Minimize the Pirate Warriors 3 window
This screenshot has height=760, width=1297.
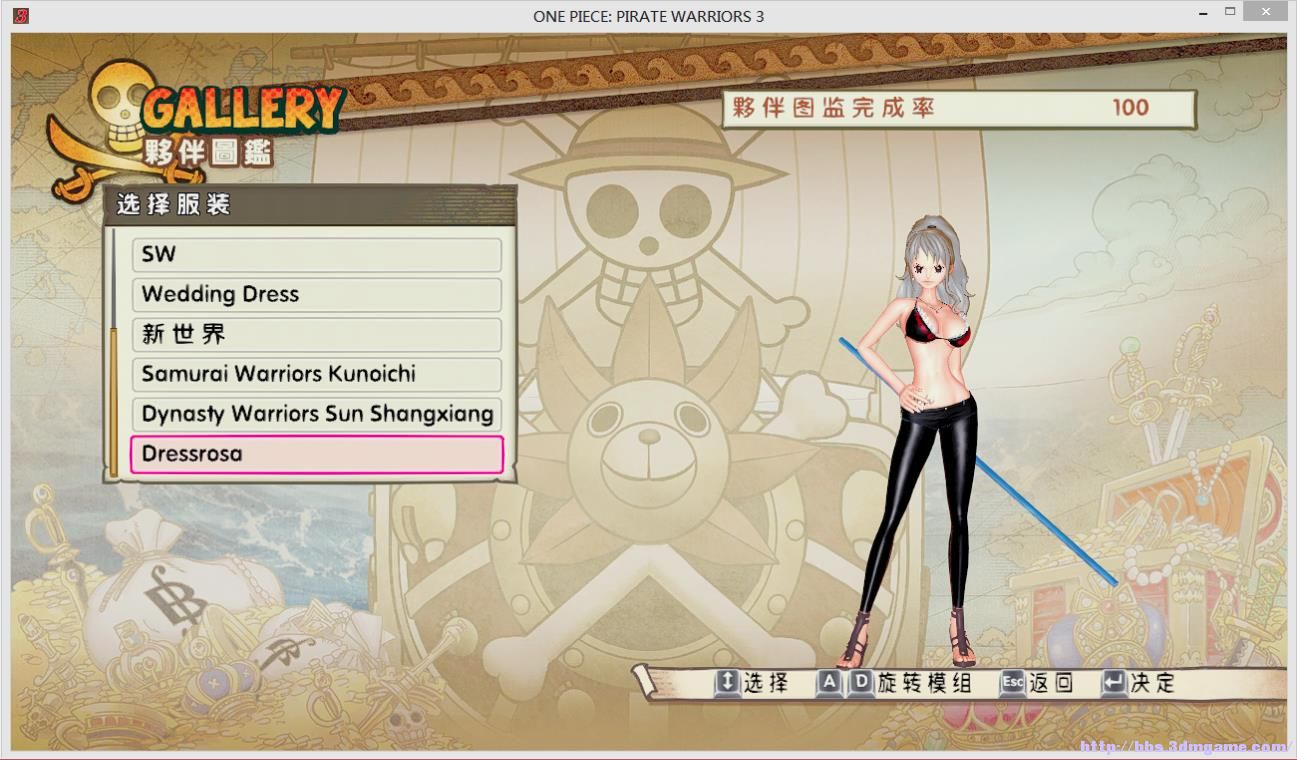coord(1205,14)
